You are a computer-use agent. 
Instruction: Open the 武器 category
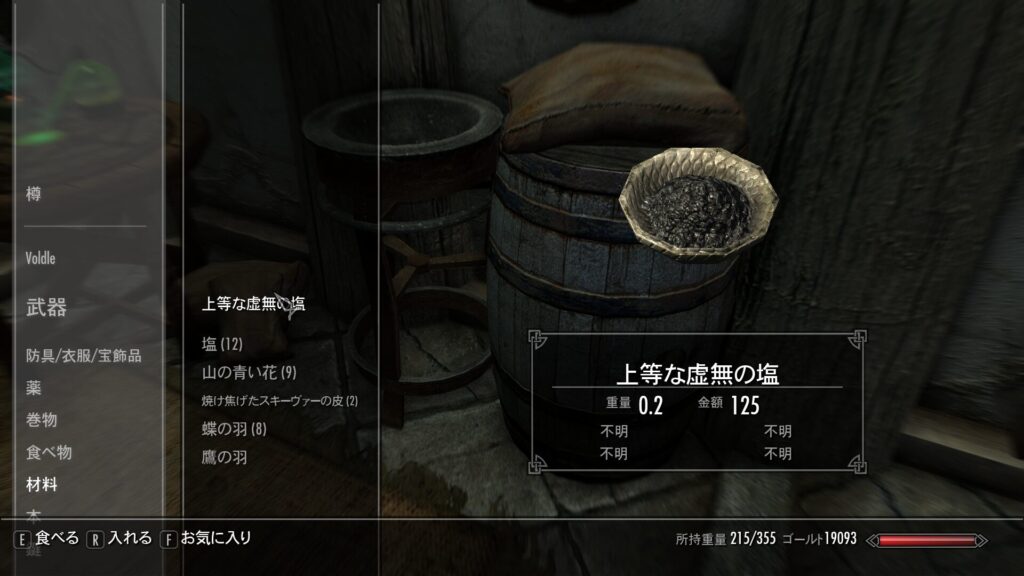pos(46,307)
